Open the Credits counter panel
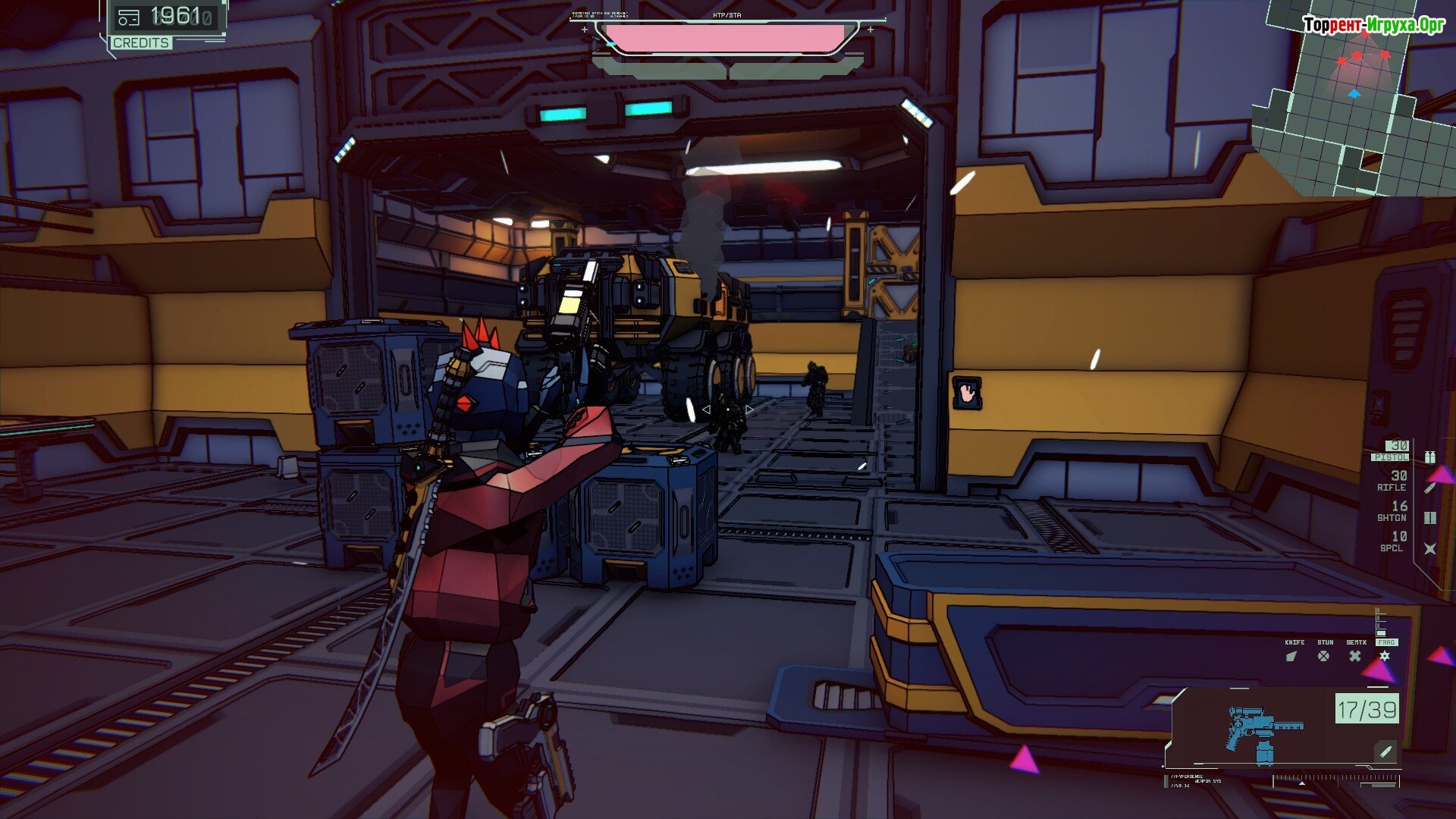 pyautogui.click(x=165, y=24)
